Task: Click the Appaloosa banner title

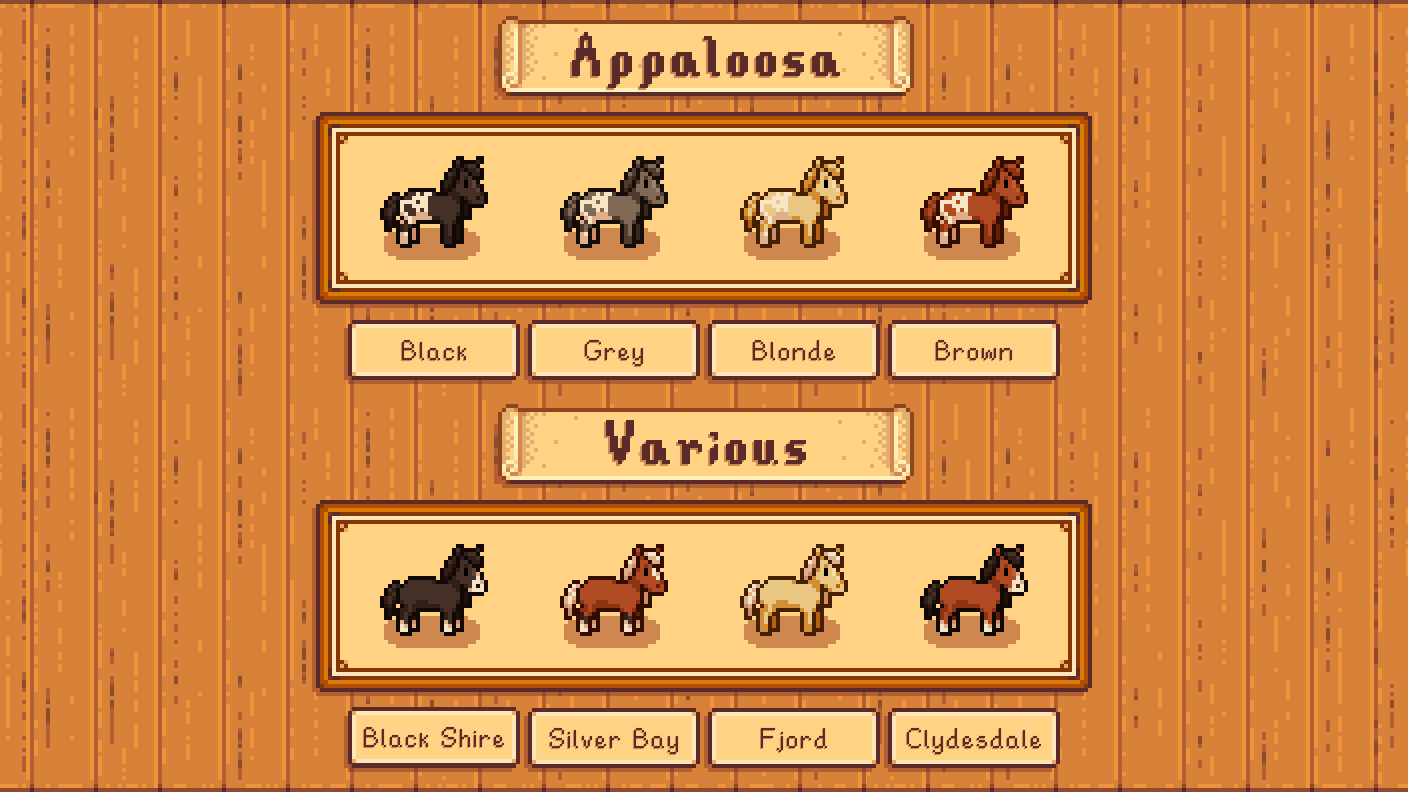Action: 703,58
